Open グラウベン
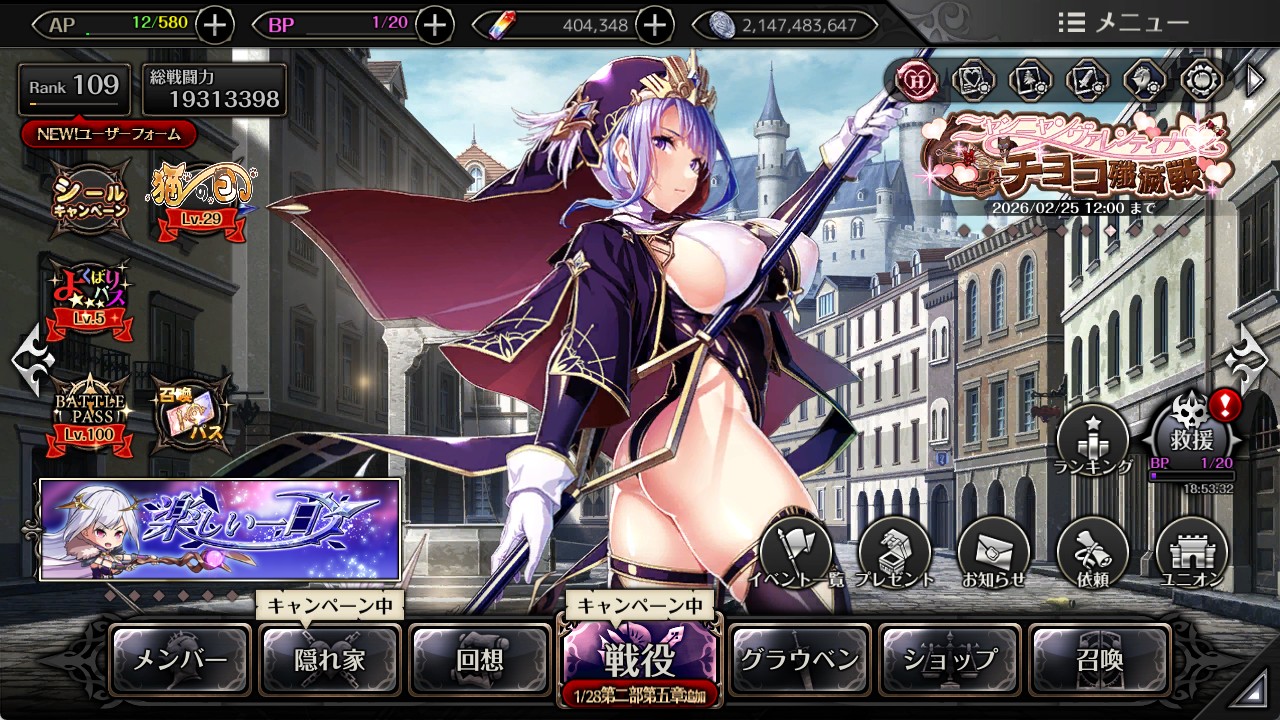 (799, 660)
